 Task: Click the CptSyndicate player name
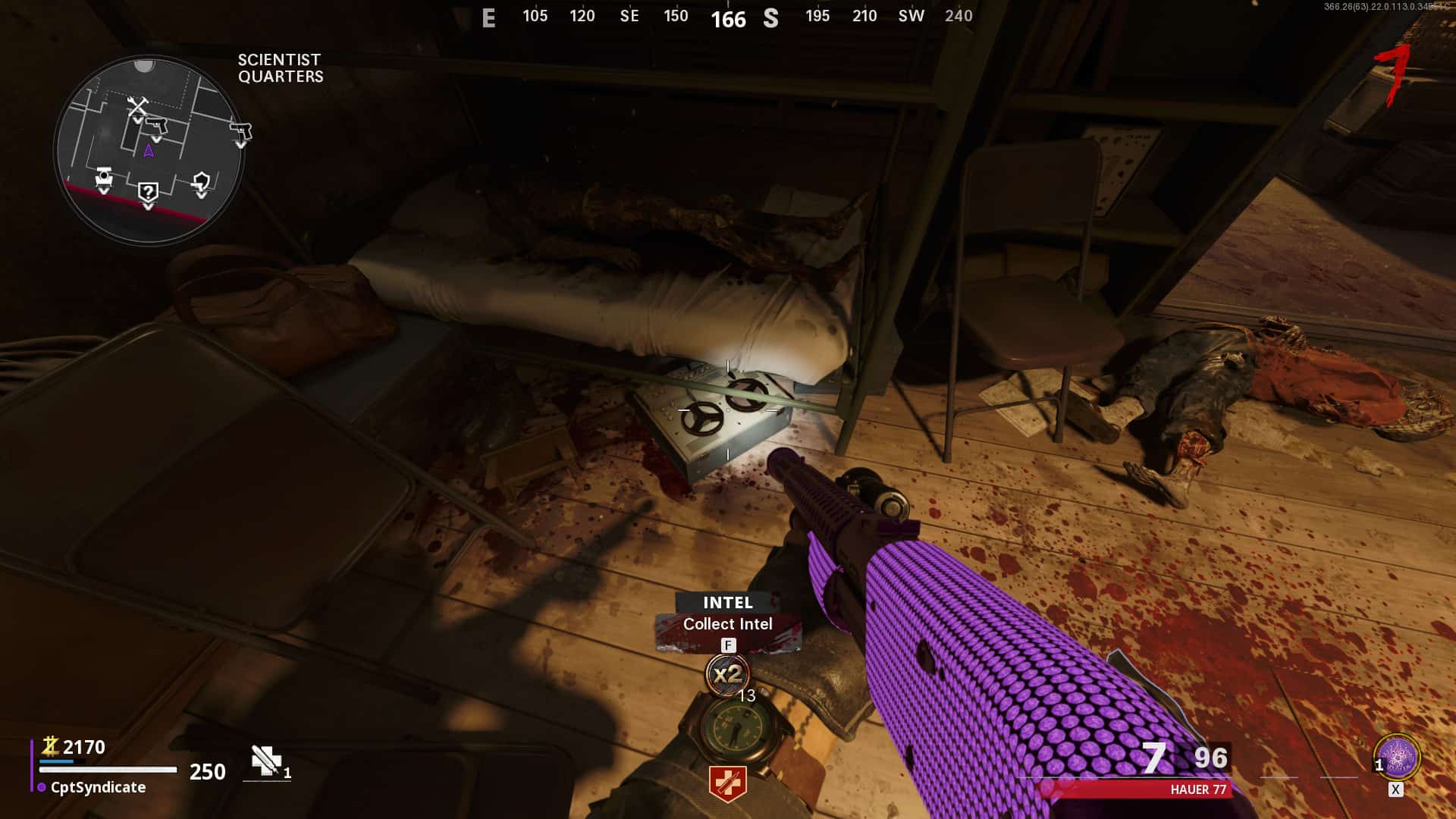98,787
